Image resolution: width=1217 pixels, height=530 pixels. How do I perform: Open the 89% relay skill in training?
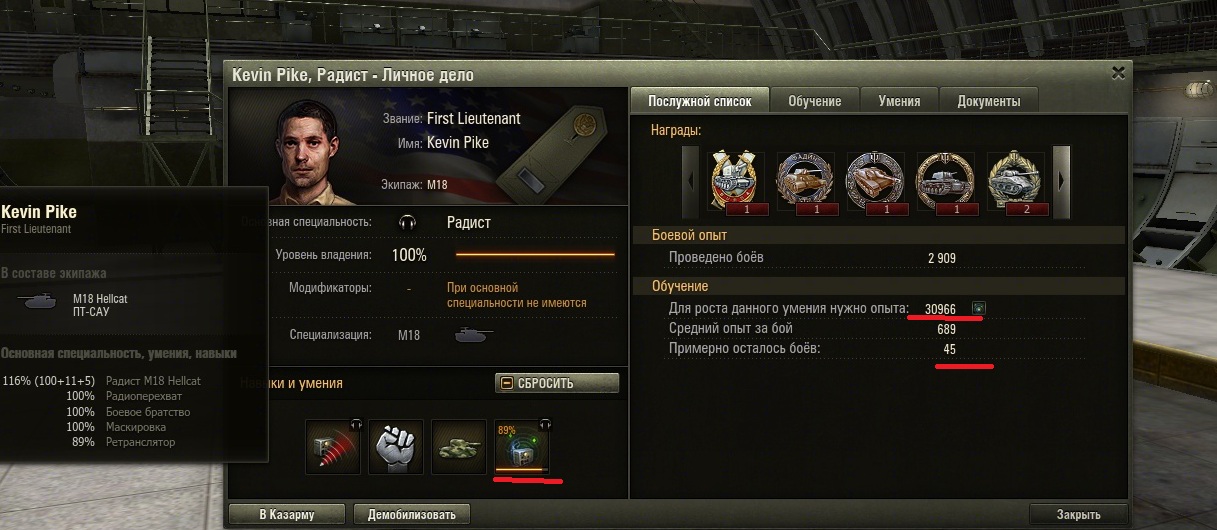521,447
